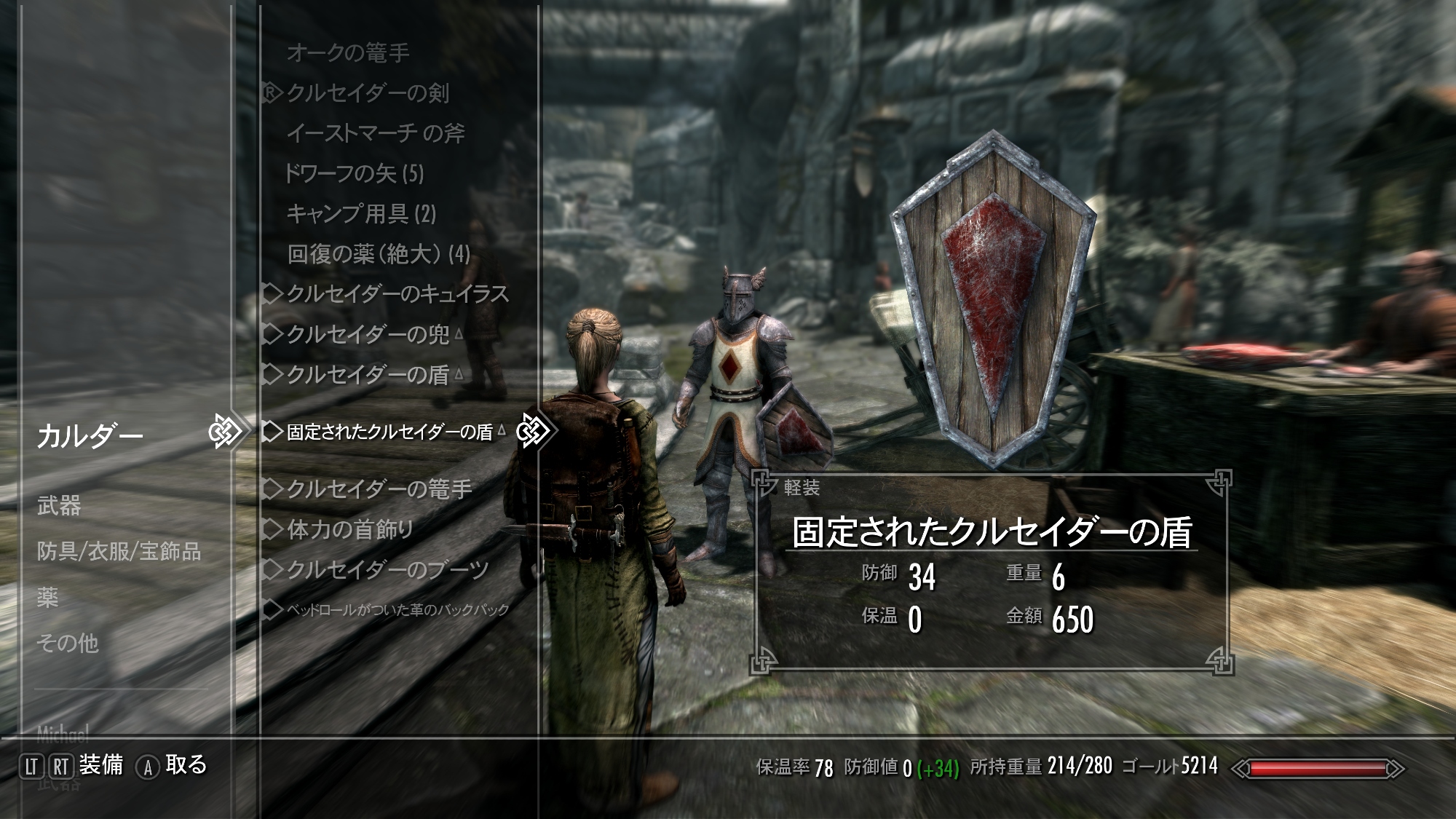The width and height of the screenshot is (1456, 819).
Task: Select クルセイダーのブーツ boots entry
Action: pyautogui.click(x=387, y=569)
